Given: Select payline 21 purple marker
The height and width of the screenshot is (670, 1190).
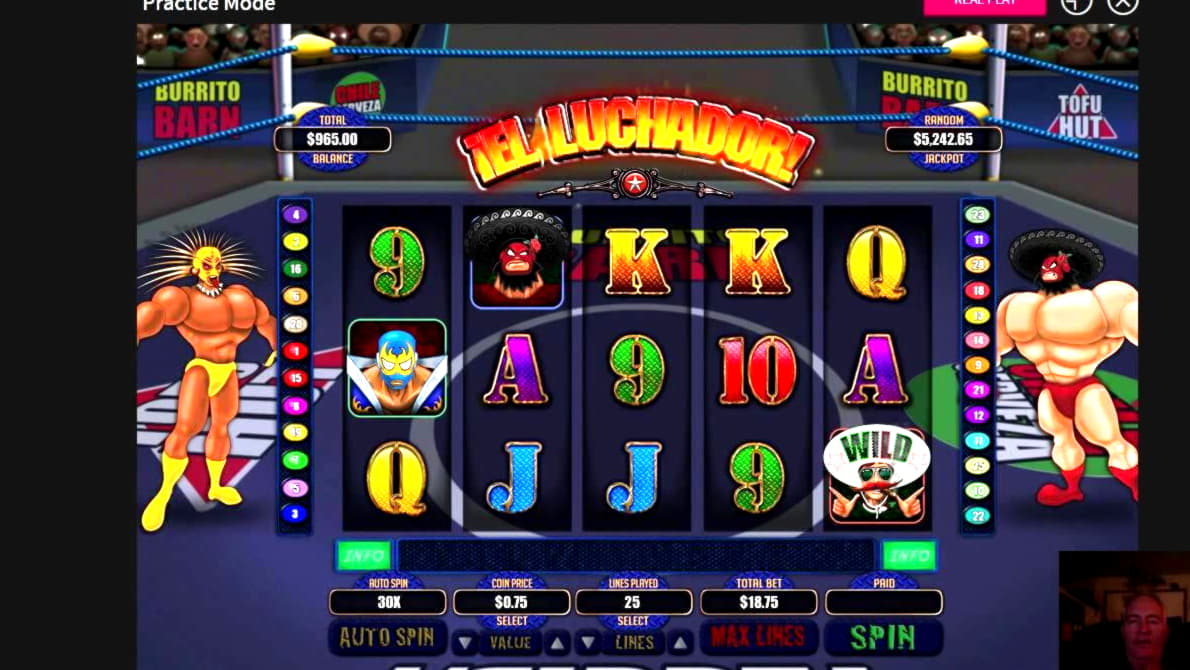Looking at the screenshot, I should pos(976,390).
